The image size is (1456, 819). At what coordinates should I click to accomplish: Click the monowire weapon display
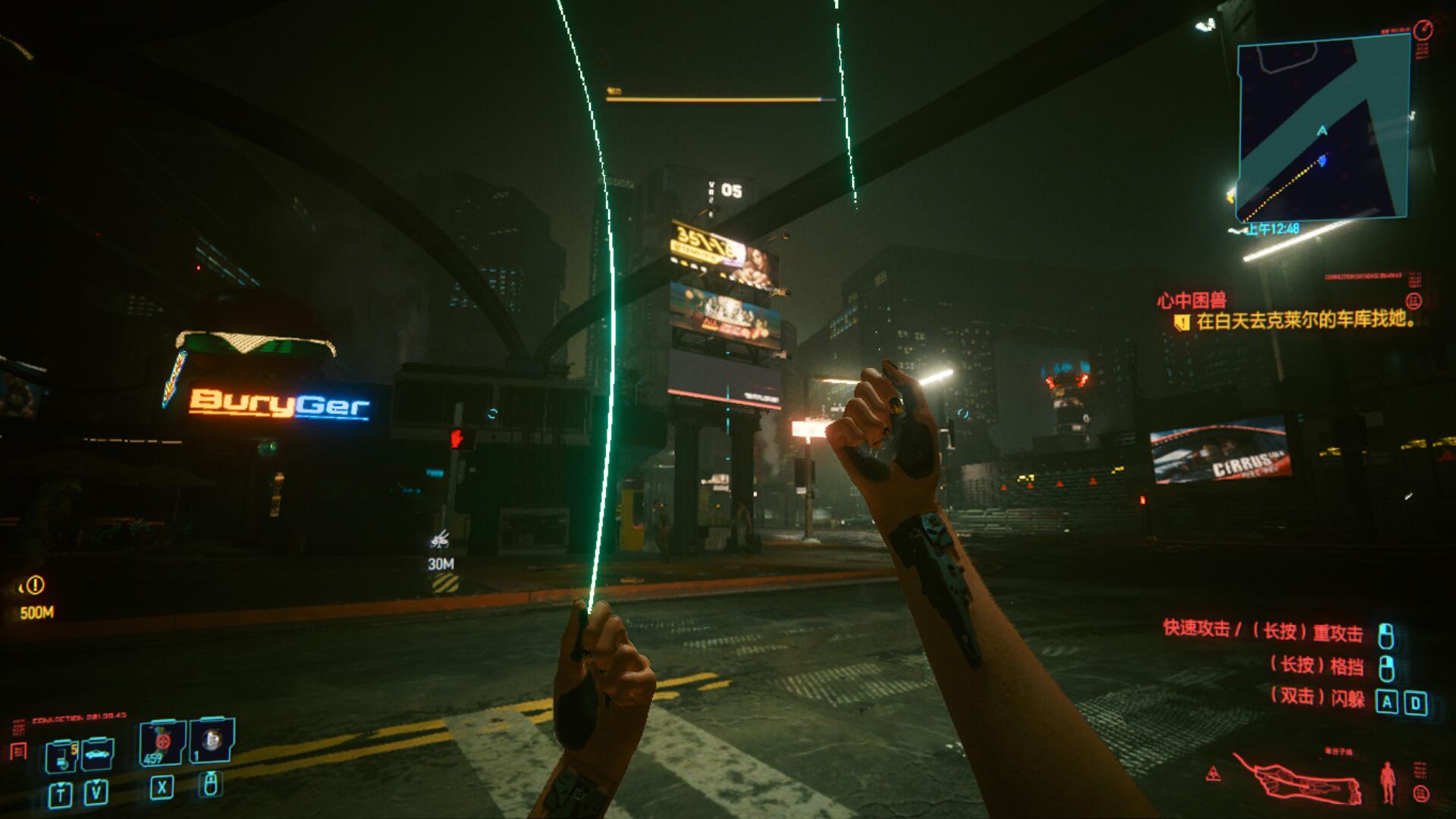(1298, 782)
